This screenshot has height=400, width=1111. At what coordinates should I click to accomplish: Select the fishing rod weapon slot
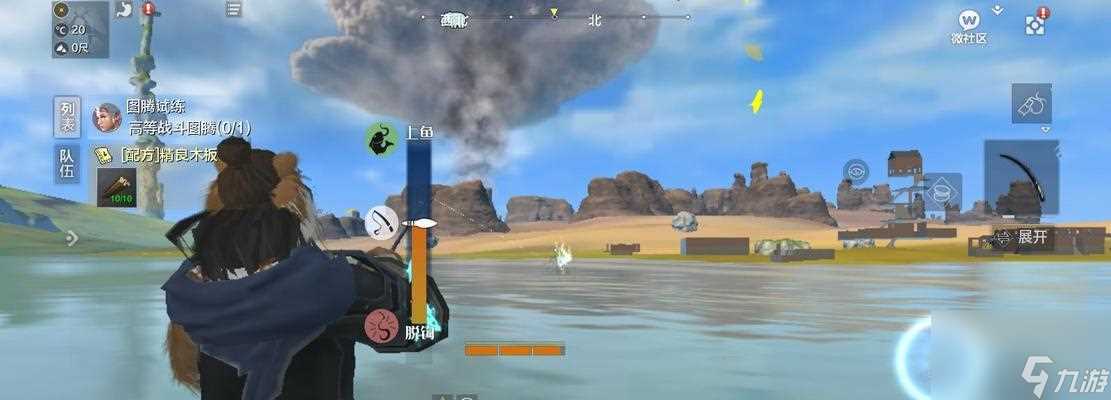pyautogui.click(x=1020, y=177)
